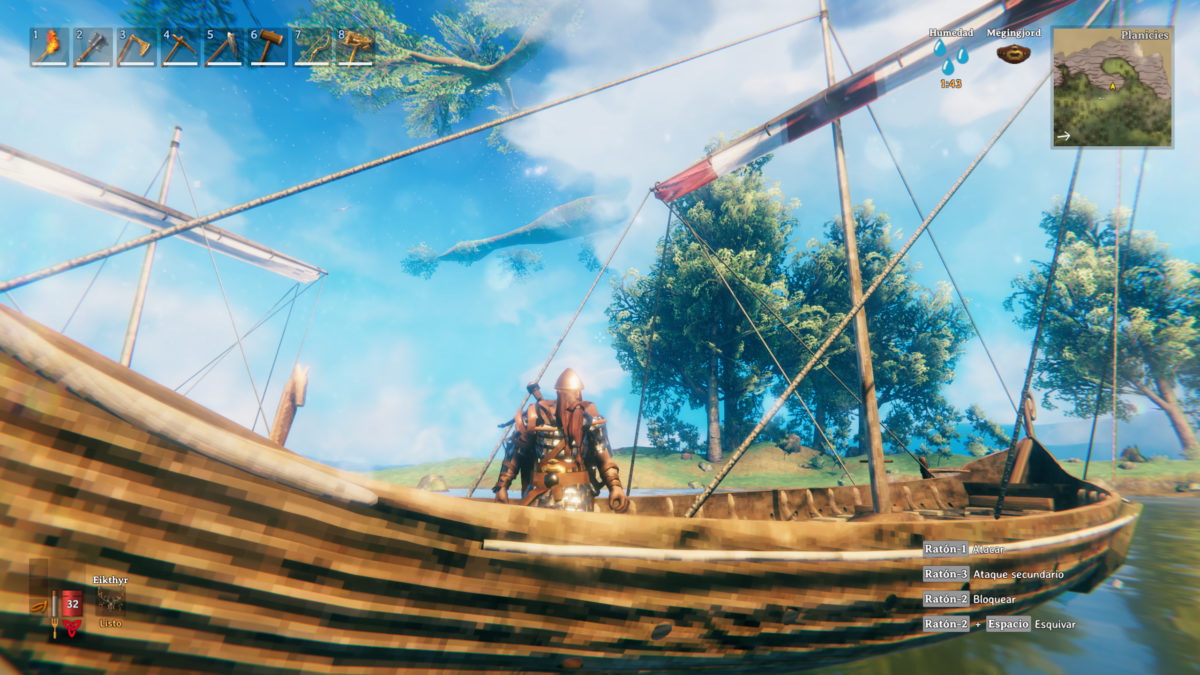Pick the wooden hammer in slot 6
This screenshot has height=675, width=1200.
[269, 47]
